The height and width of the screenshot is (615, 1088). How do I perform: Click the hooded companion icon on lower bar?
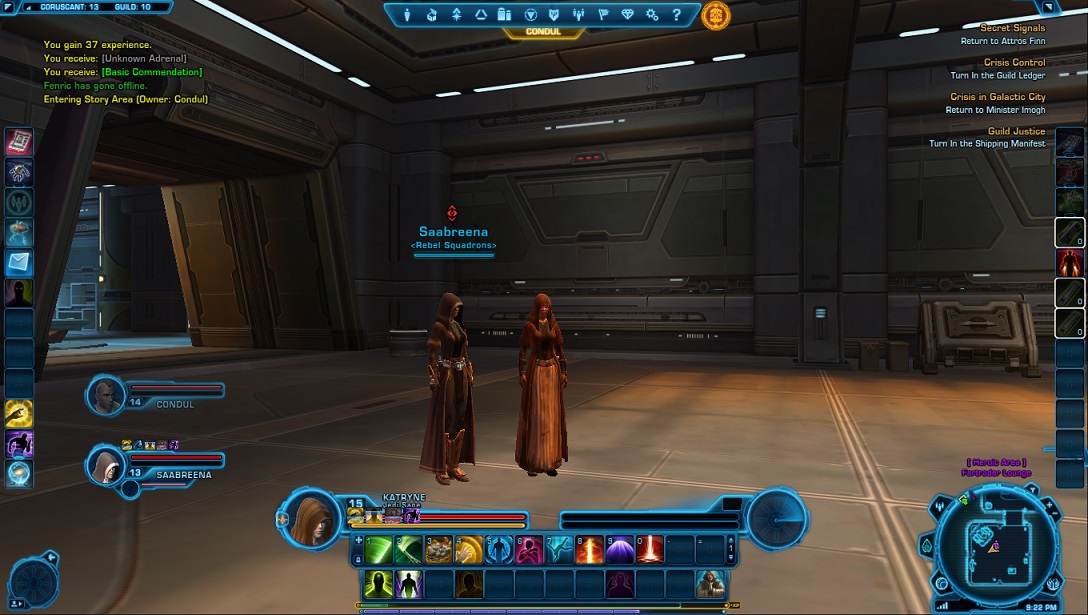(x=709, y=582)
